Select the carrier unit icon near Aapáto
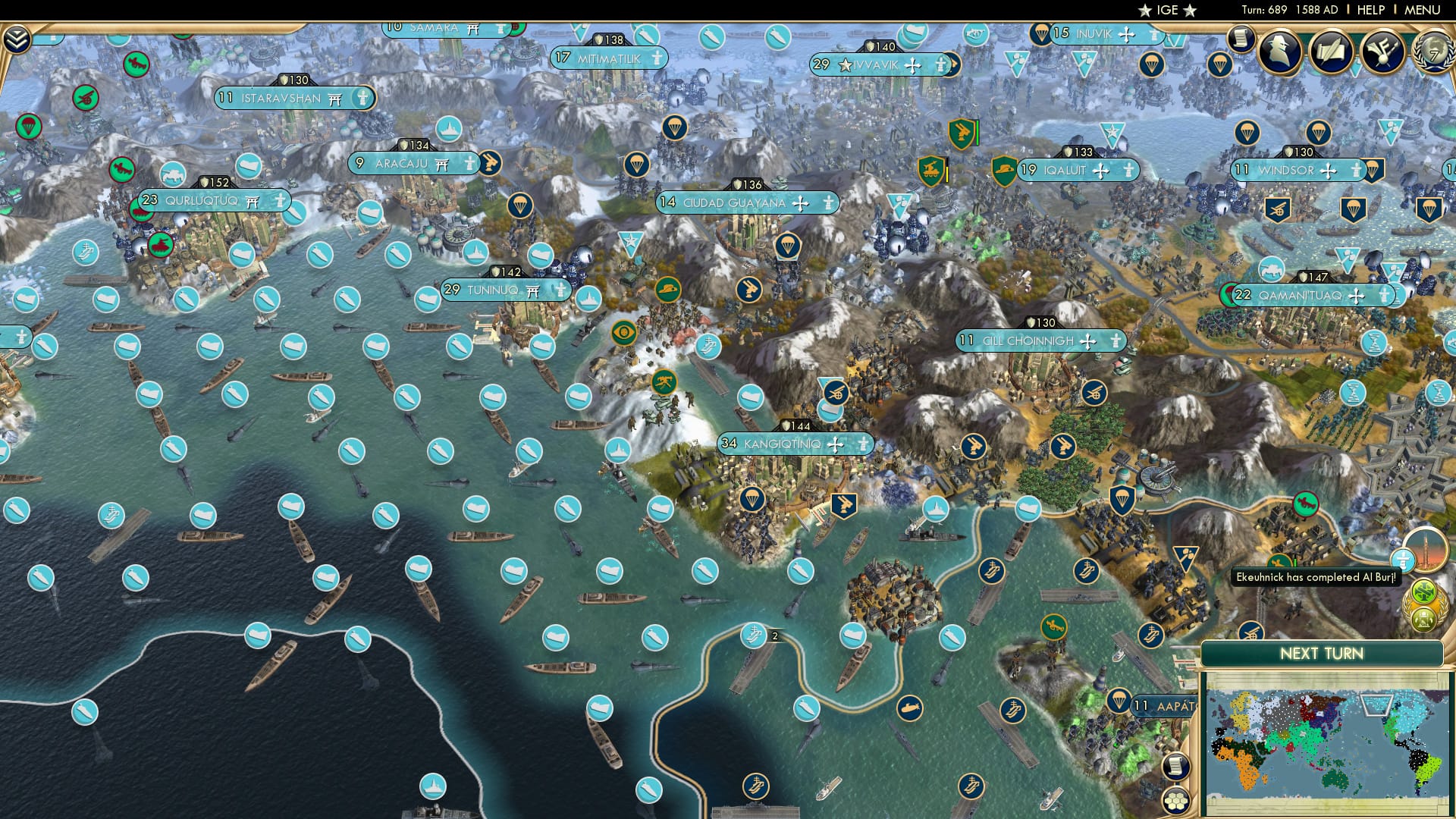Image resolution: width=1456 pixels, height=819 pixels. (1152, 636)
